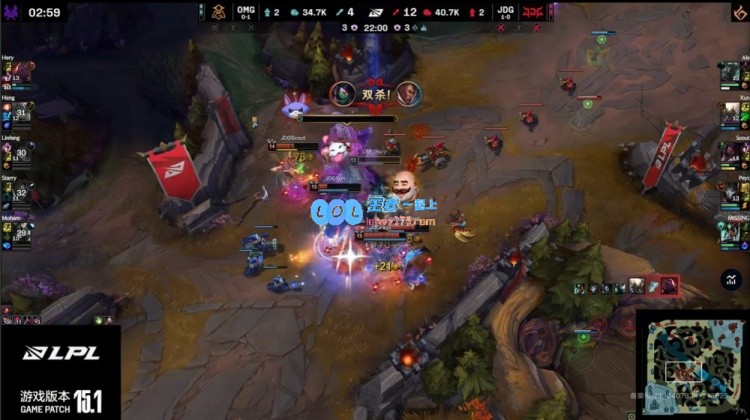Open the stats chart overlay button
Viewport: 750px width, 420px height.
tap(730, 280)
